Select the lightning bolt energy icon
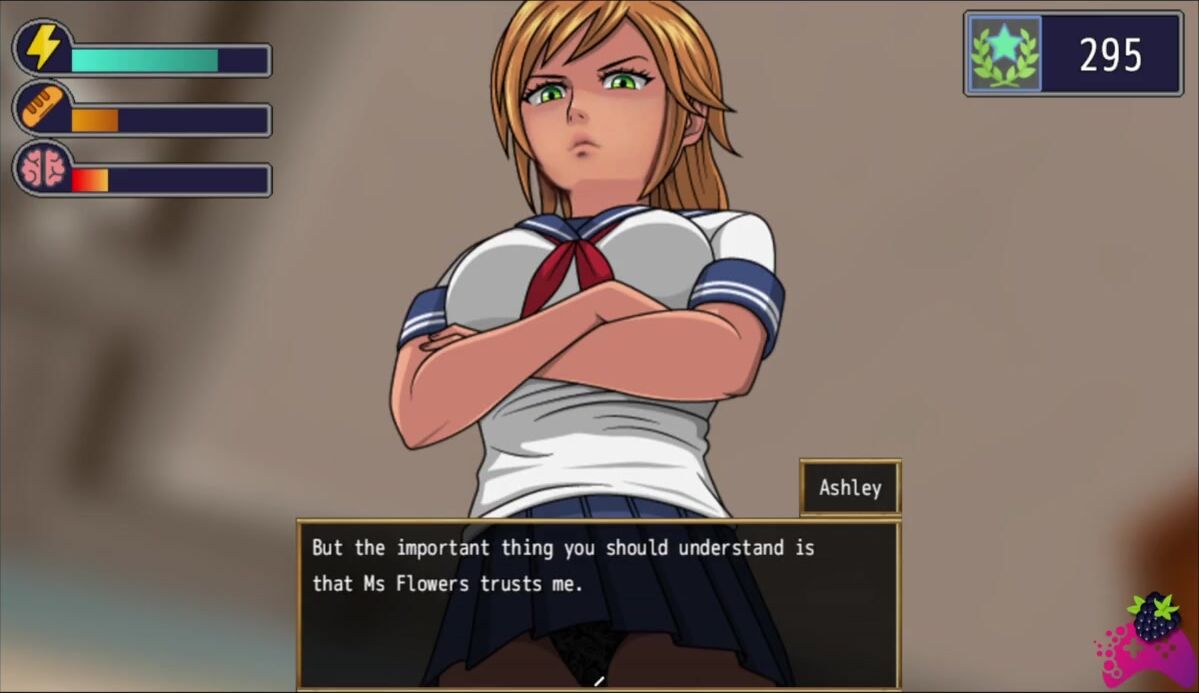This screenshot has height=693, width=1199. click(42, 47)
